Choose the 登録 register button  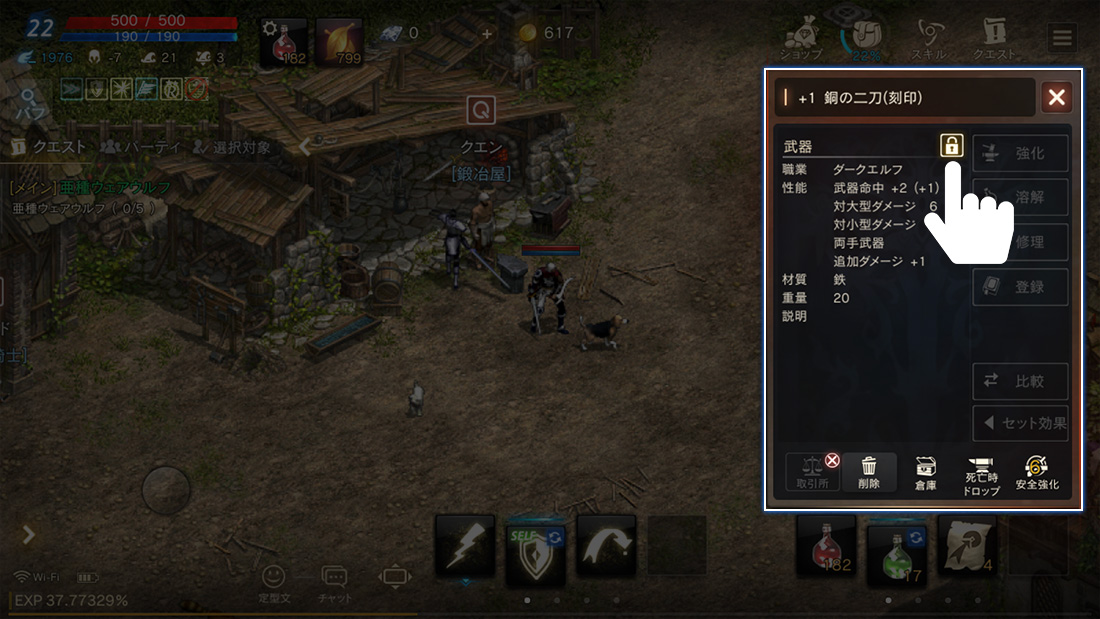1020,287
